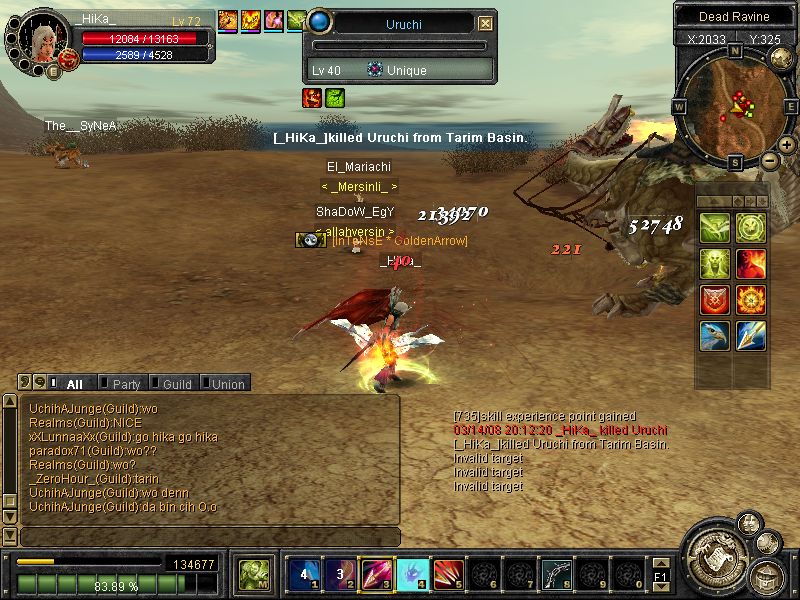Close the Uruchi target window
This screenshot has width=800, height=600.
pos(485,23)
